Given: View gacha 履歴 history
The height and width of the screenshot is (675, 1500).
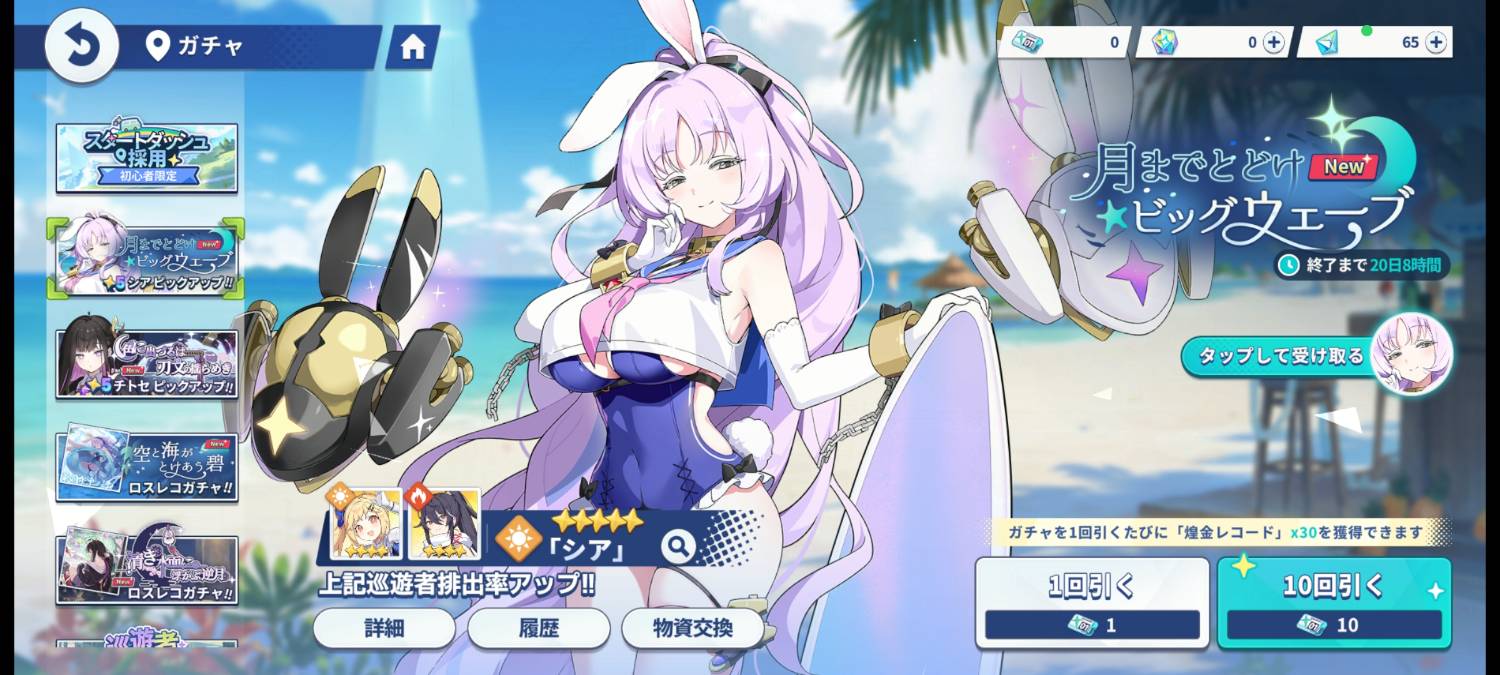Looking at the screenshot, I should click(x=538, y=628).
